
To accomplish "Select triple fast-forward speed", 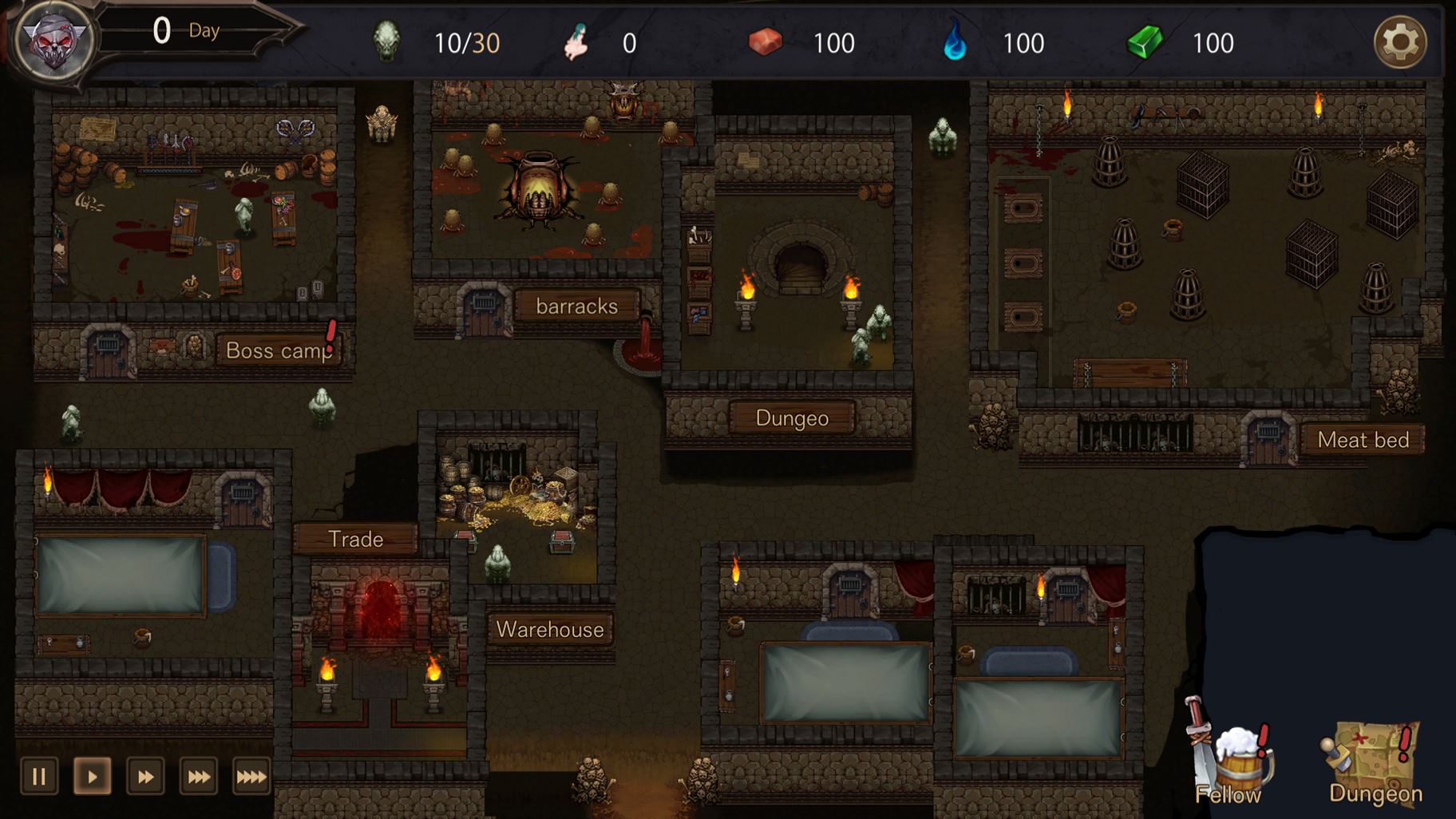I will 198,776.
